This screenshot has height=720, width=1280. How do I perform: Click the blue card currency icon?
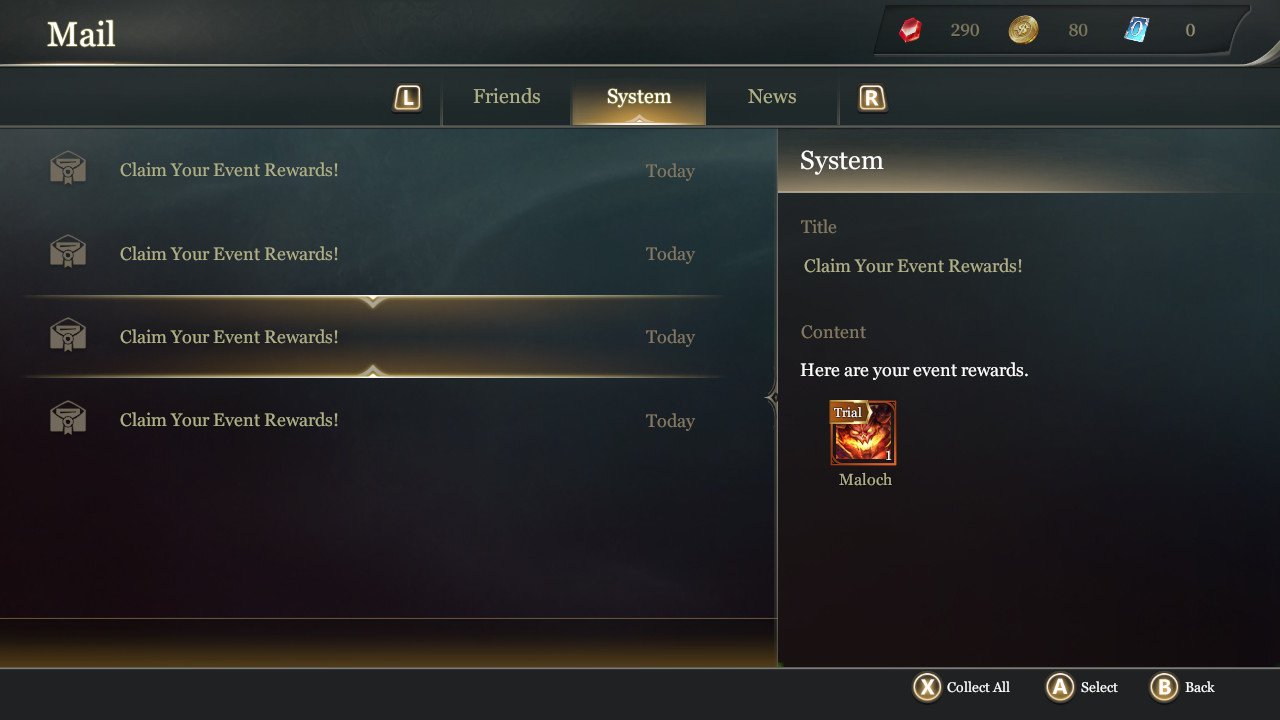(1136, 29)
